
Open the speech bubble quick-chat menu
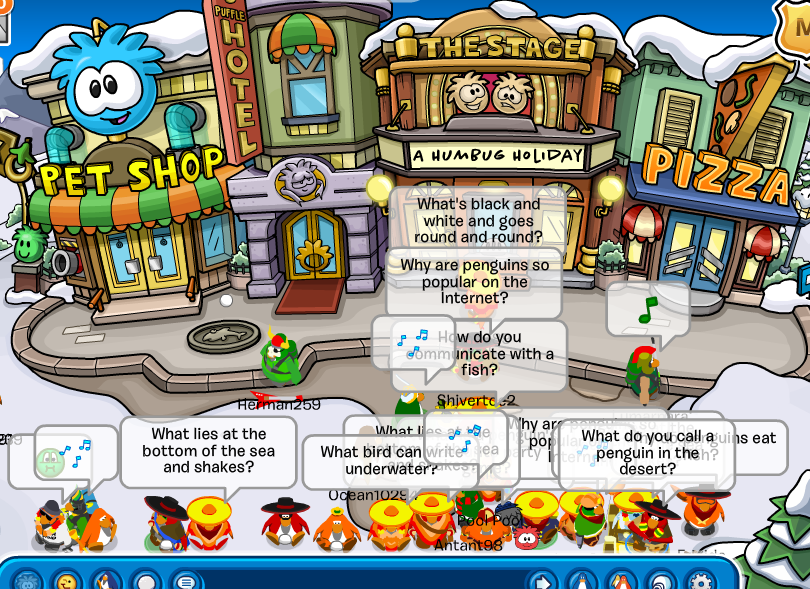(x=186, y=582)
